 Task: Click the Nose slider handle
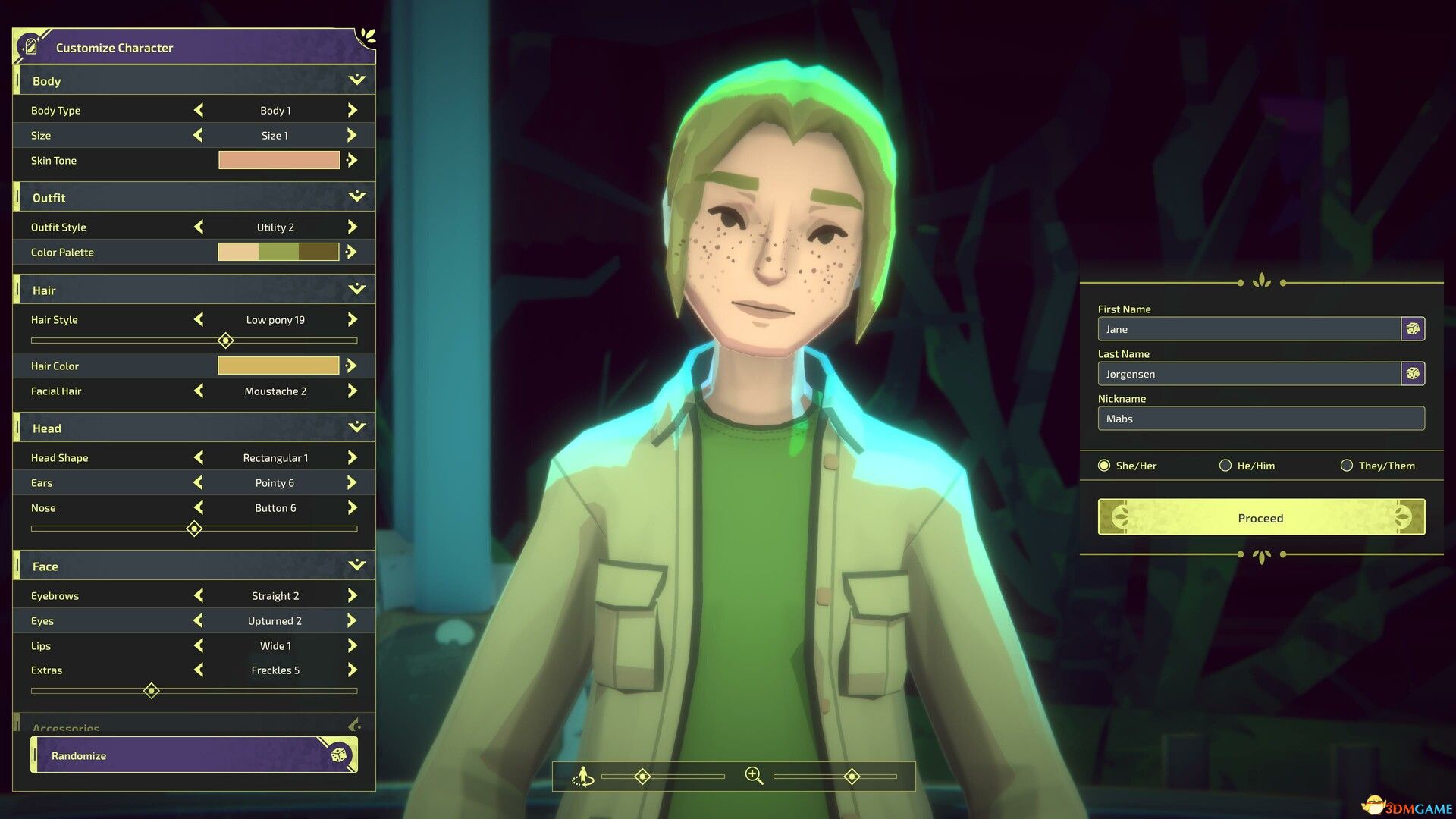coord(194,529)
